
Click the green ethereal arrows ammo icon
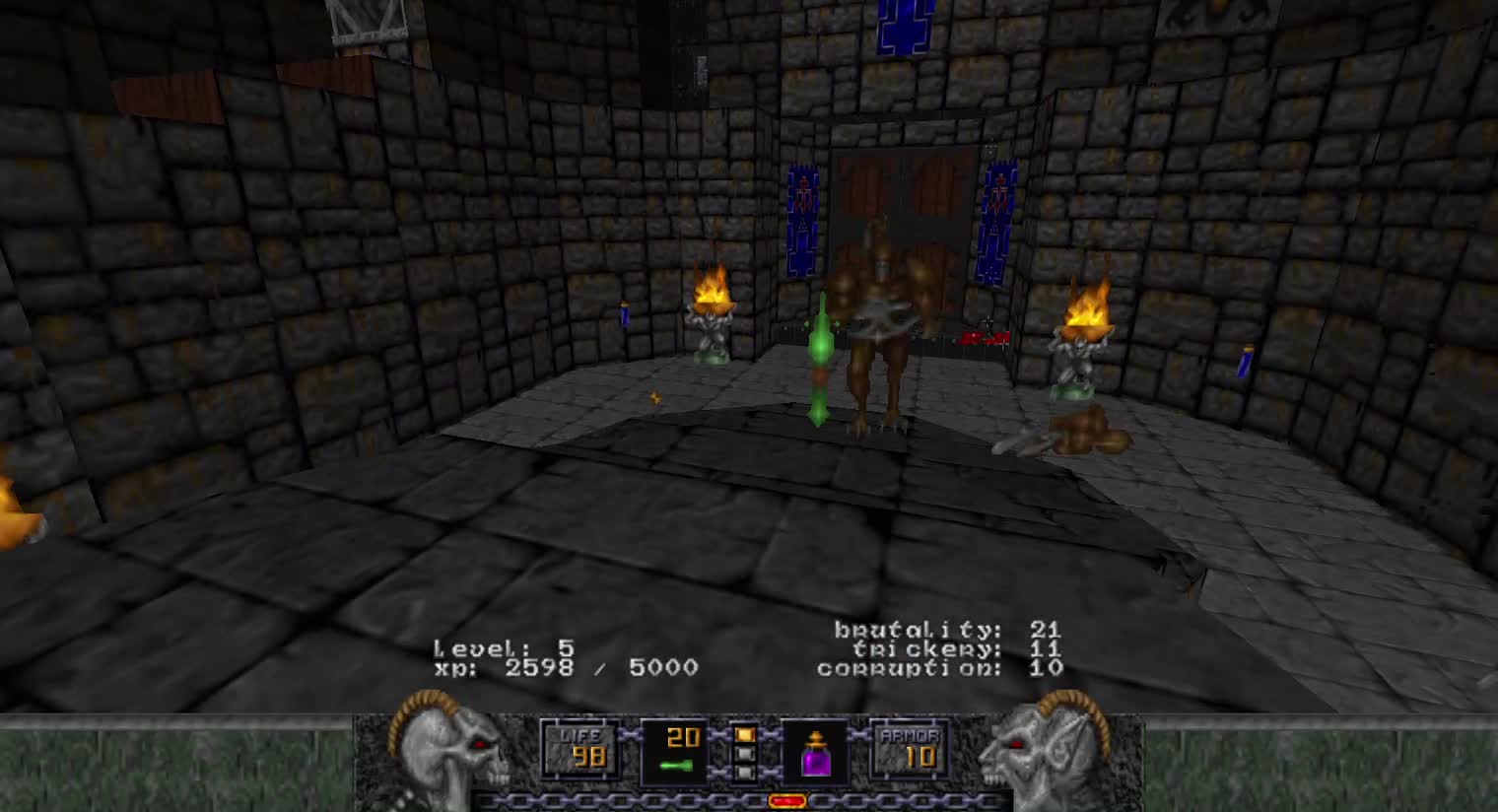coord(675,764)
